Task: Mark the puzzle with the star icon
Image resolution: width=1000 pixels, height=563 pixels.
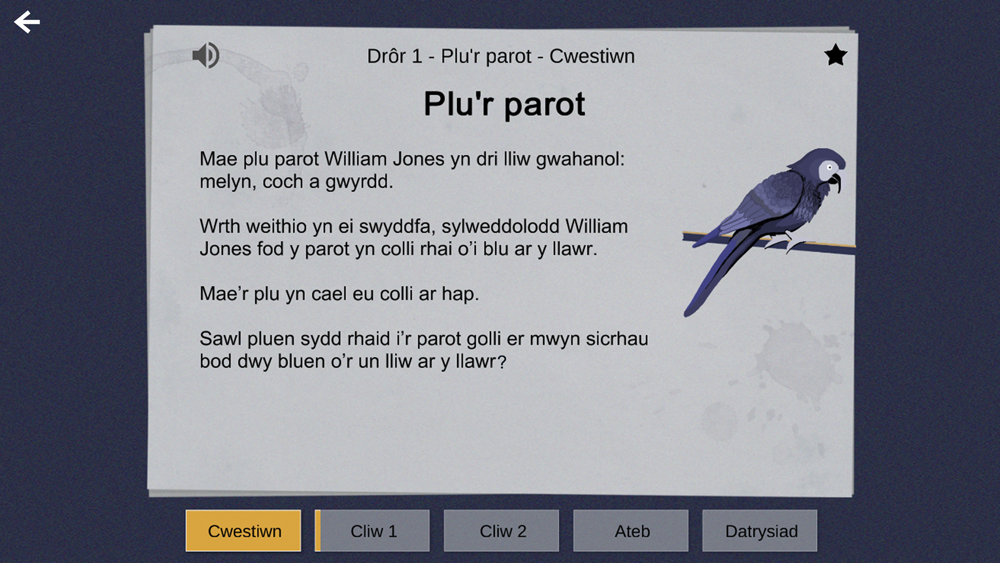Action: [835, 56]
